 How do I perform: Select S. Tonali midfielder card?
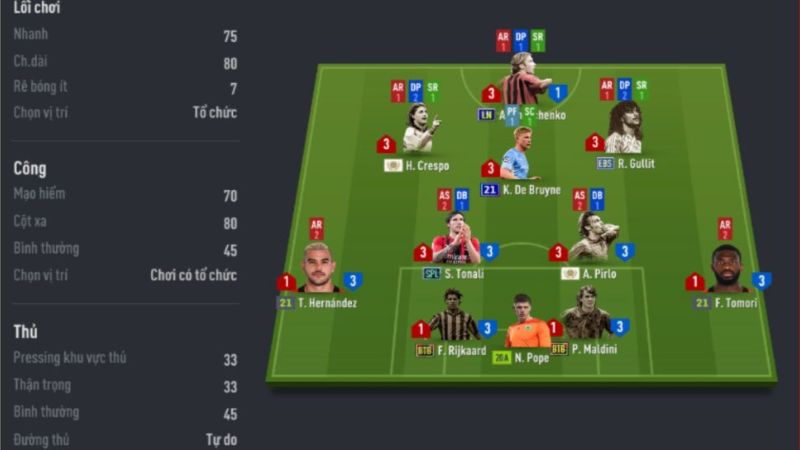[455, 240]
